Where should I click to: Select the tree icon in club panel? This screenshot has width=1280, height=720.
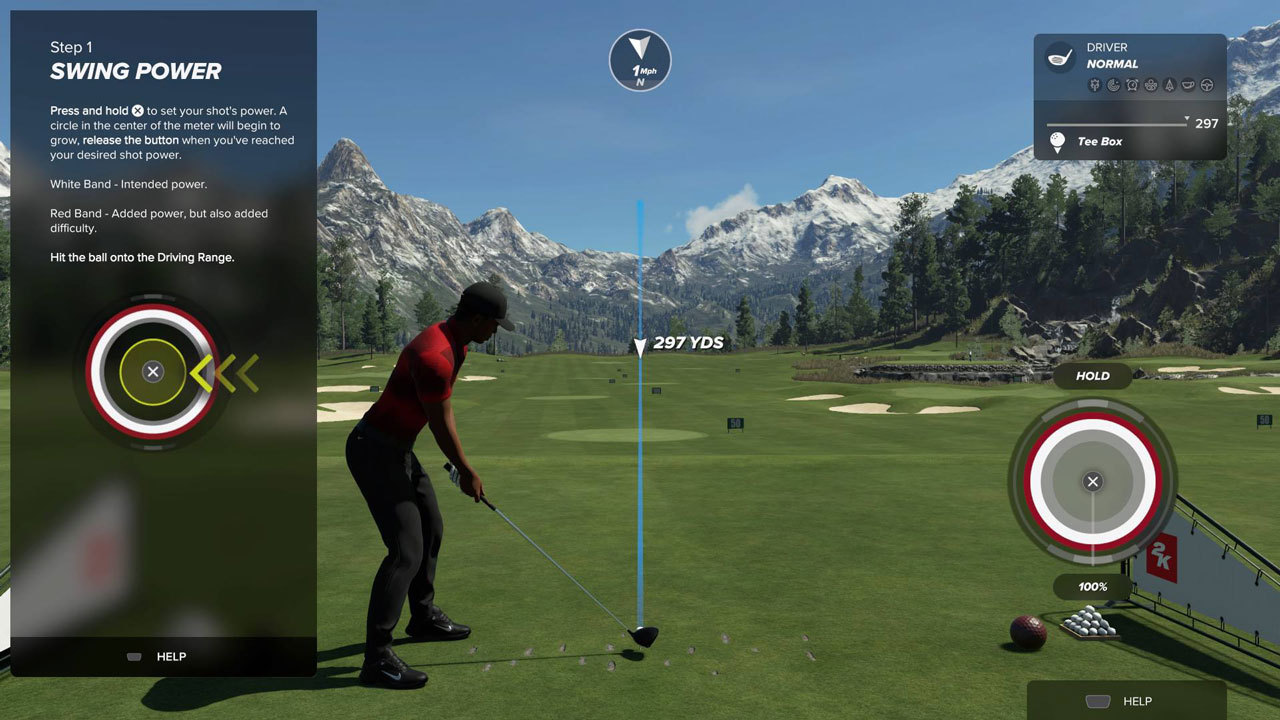point(1169,85)
